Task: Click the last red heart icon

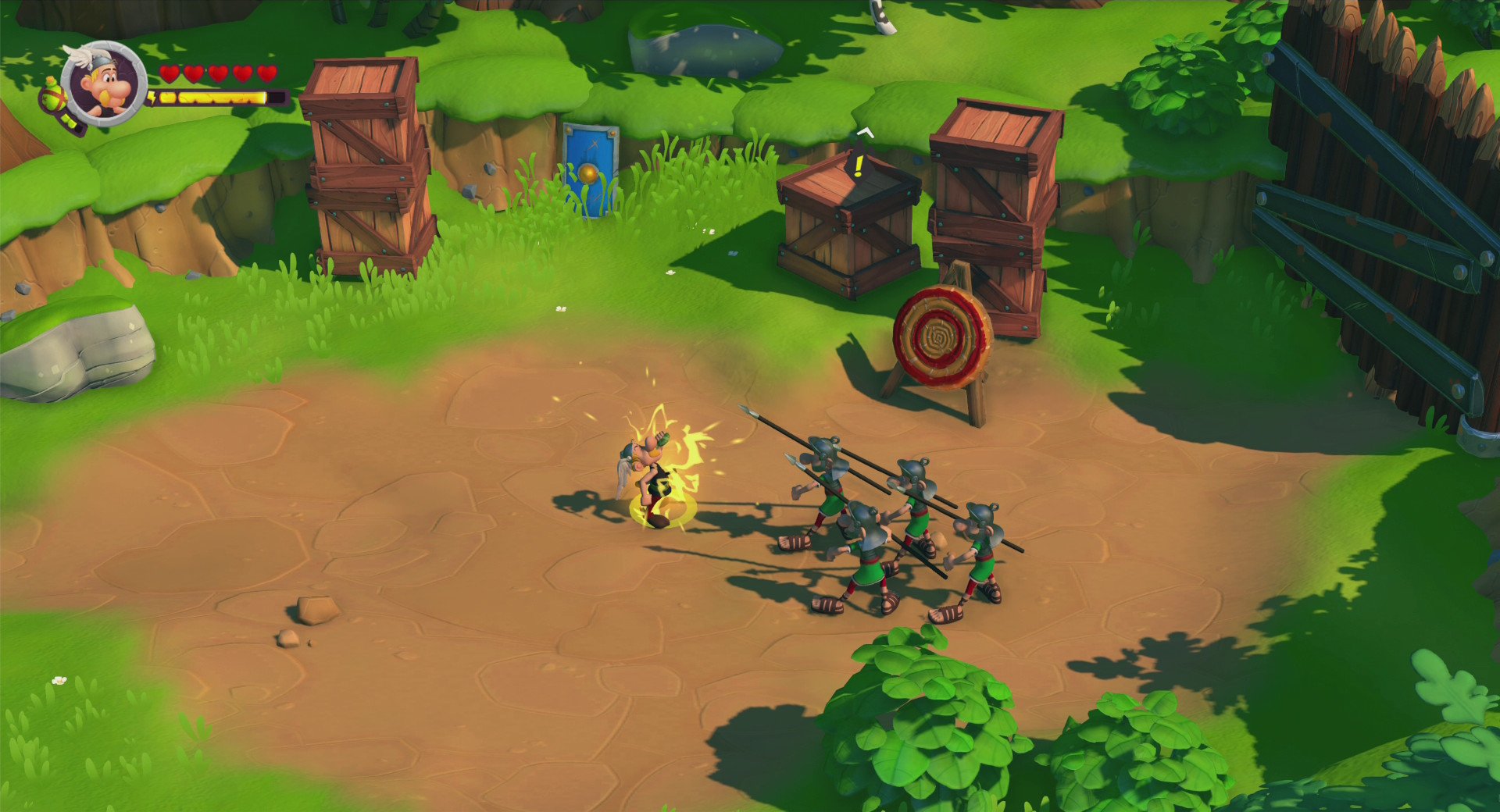Action: pyautogui.click(x=269, y=73)
